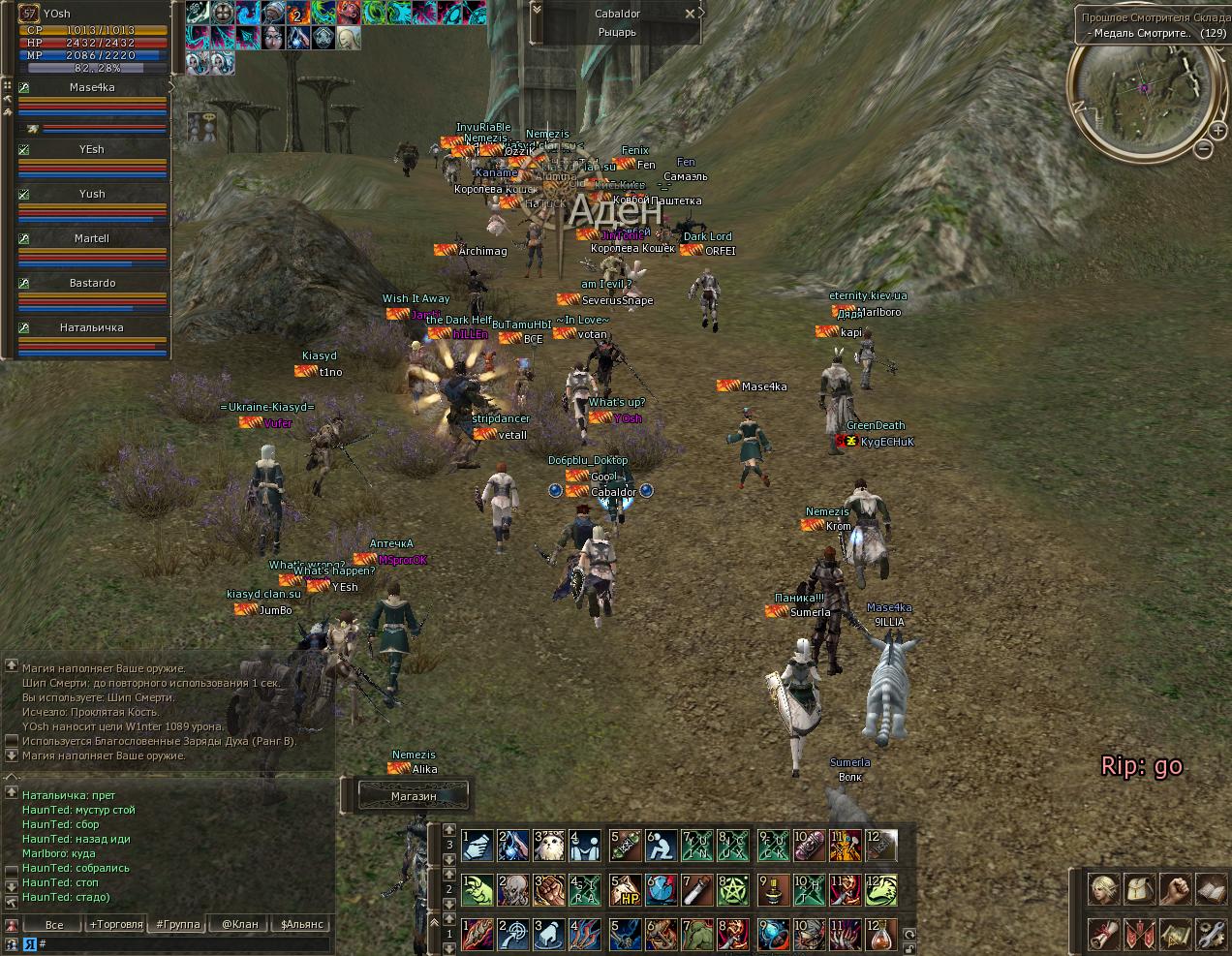Zoom out the minimap with minus button

coord(1204,149)
